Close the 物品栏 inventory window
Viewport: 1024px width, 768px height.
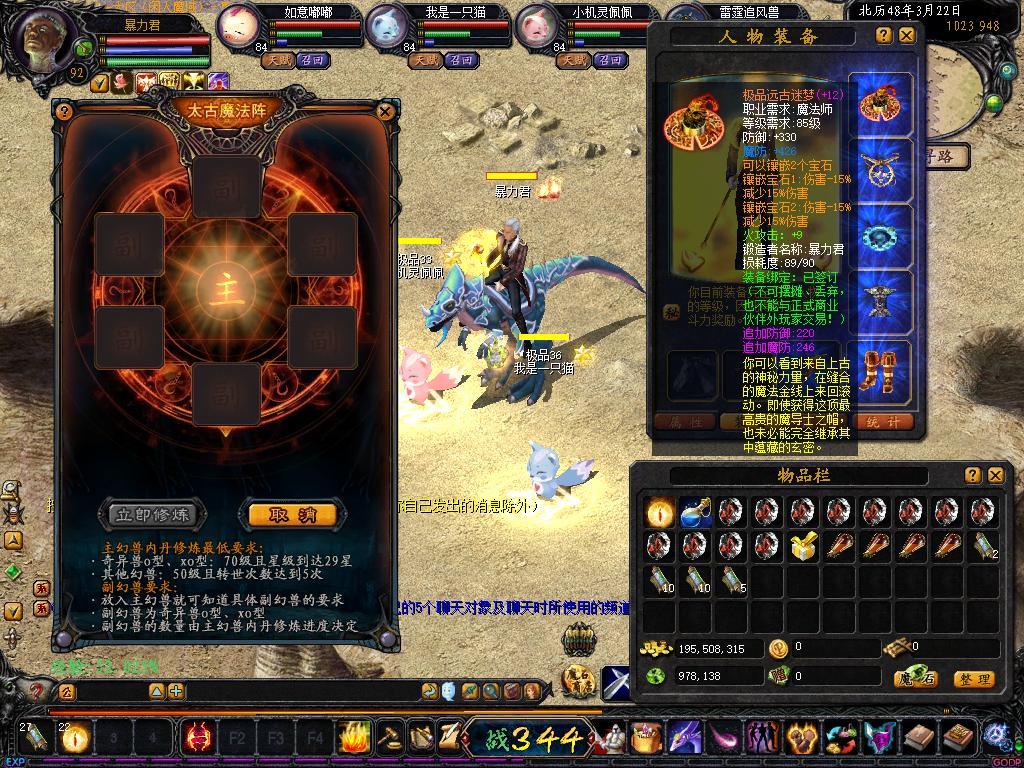point(995,476)
